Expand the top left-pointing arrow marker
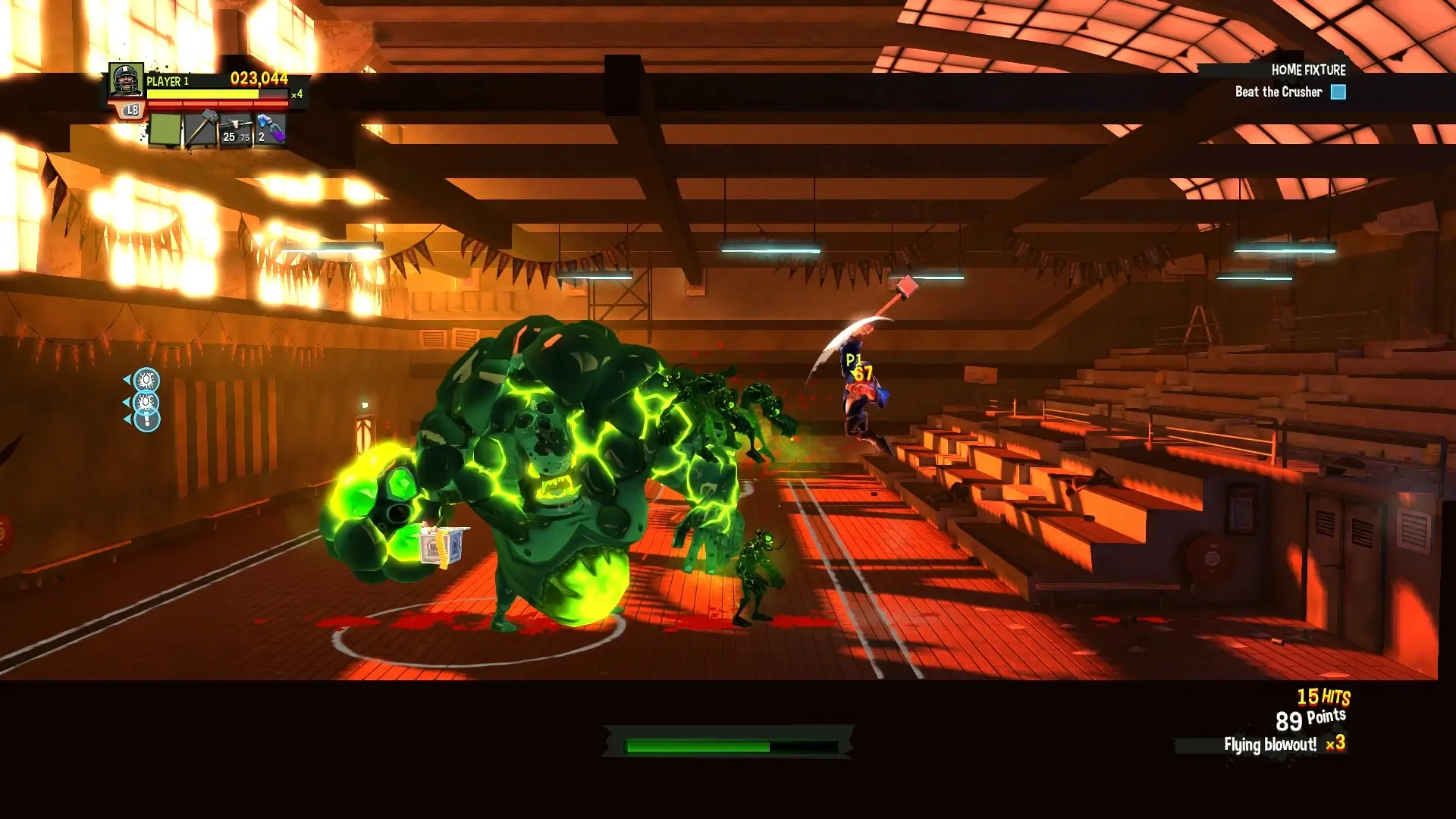 click(127, 379)
